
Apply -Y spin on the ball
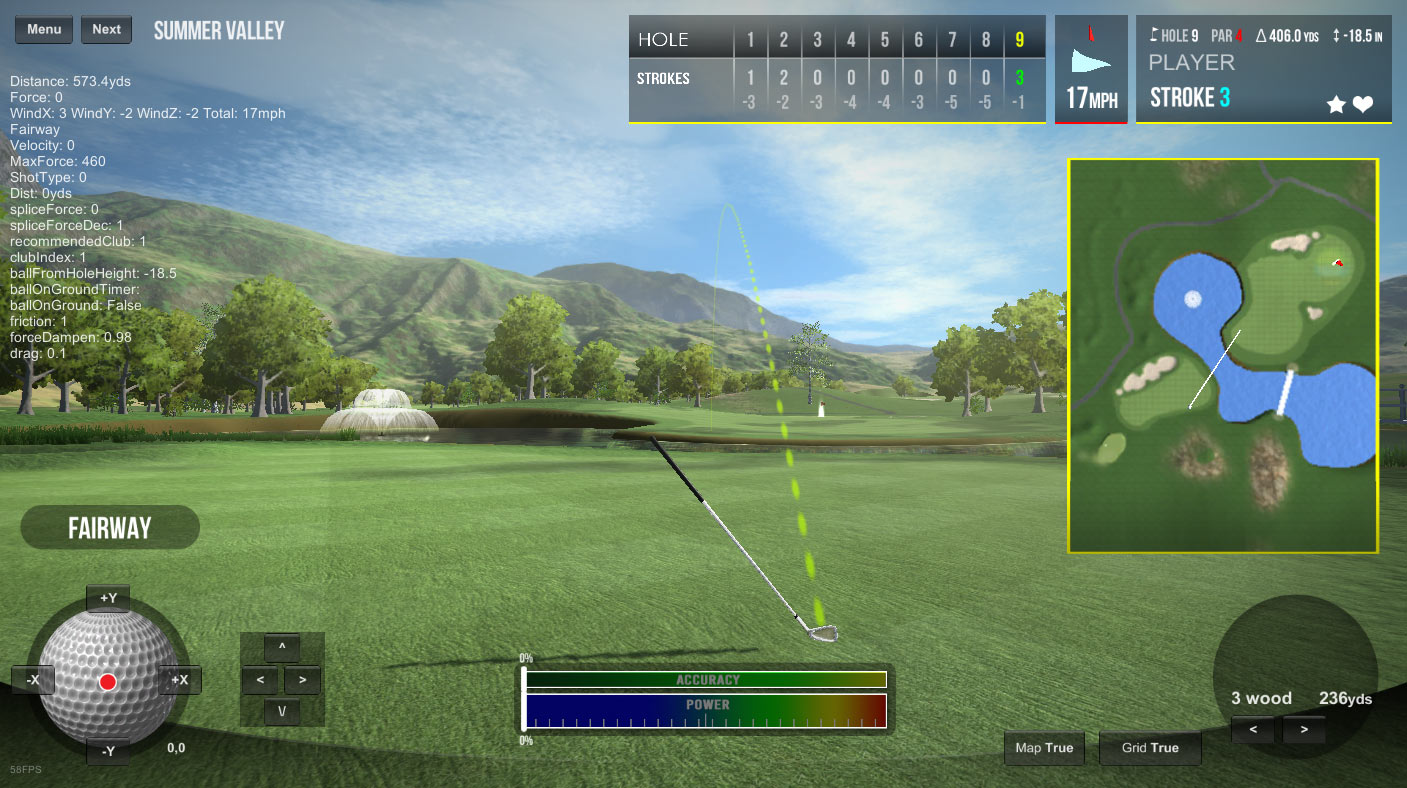108,751
